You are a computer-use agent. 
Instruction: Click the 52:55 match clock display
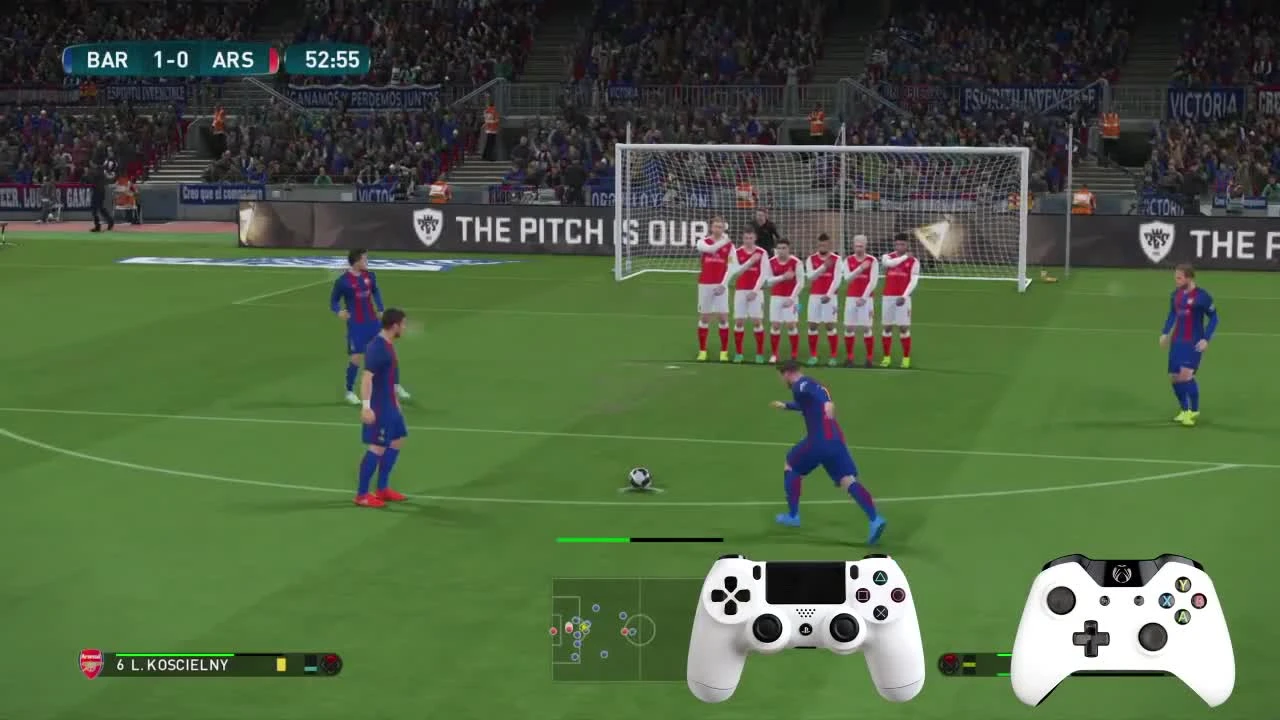(330, 60)
